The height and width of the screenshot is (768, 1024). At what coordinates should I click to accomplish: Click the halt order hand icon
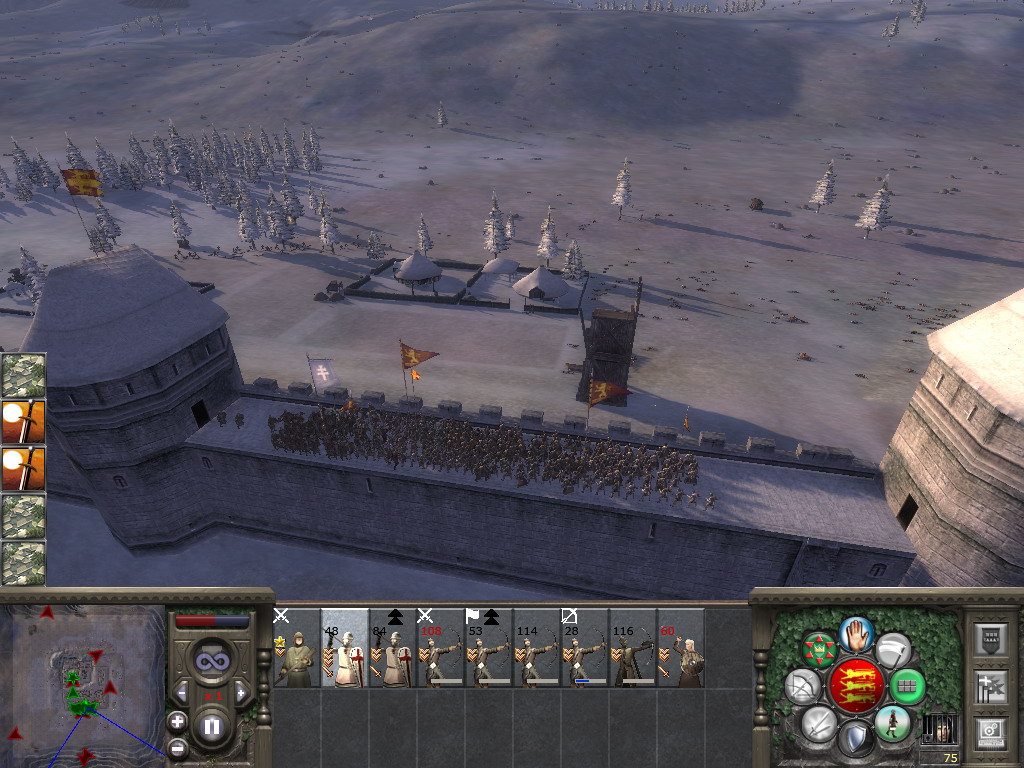click(856, 634)
